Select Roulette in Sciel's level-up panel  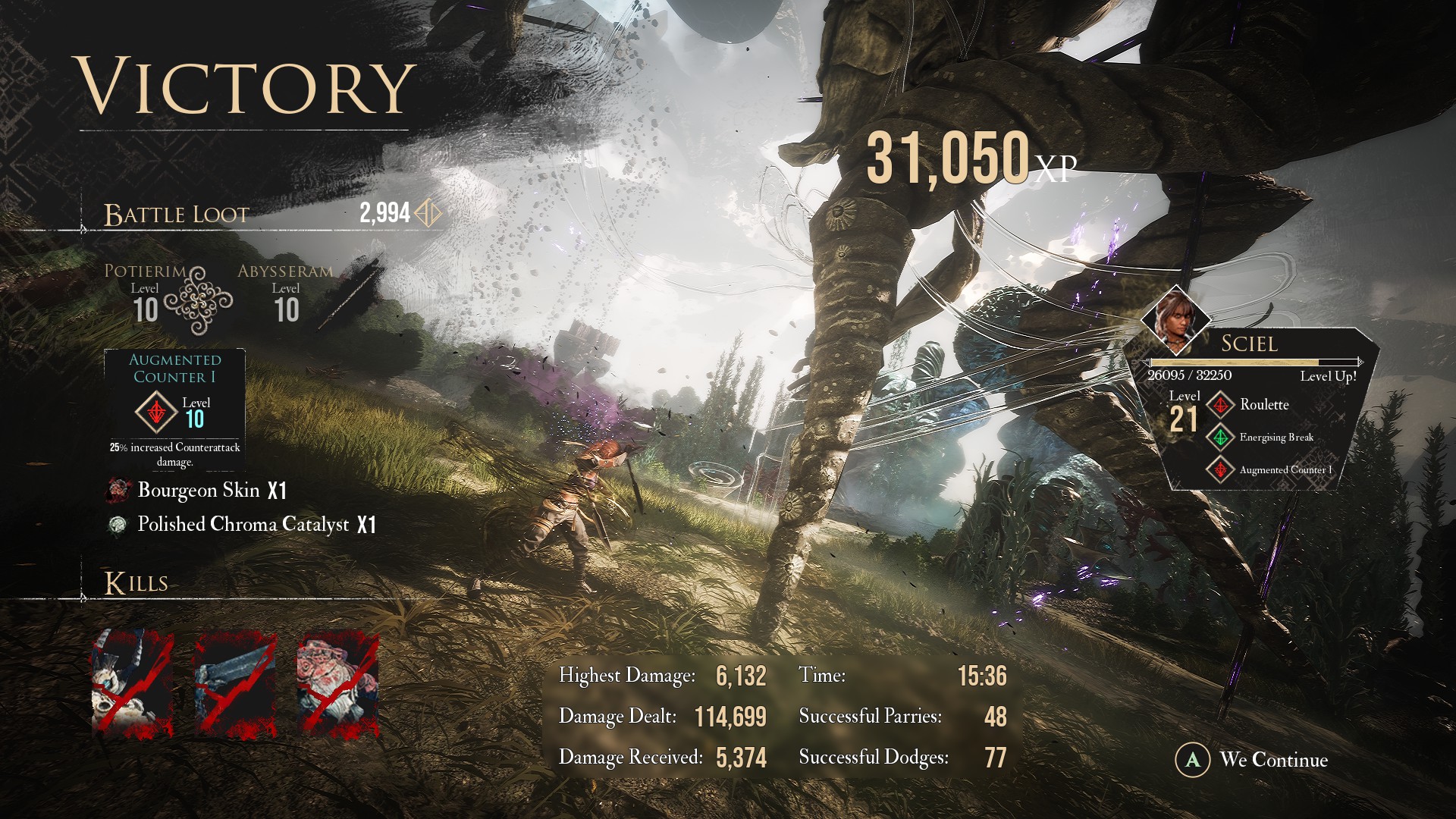pyautogui.click(x=1263, y=405)
